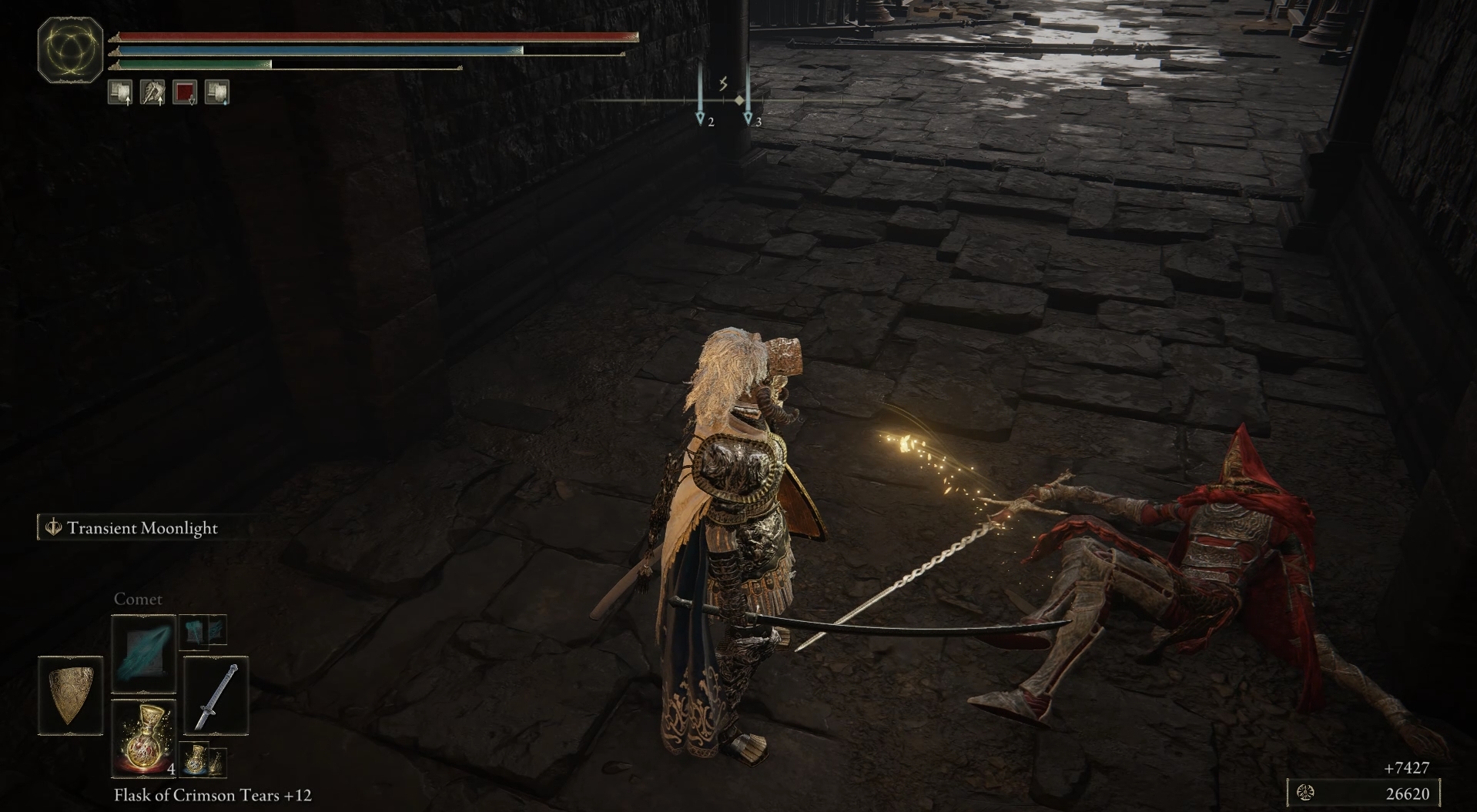The height and width of the screenshot is (812, 1477).
Task: Click the Flask of Crimson Tears +12 text
Action: coord(214,795)
